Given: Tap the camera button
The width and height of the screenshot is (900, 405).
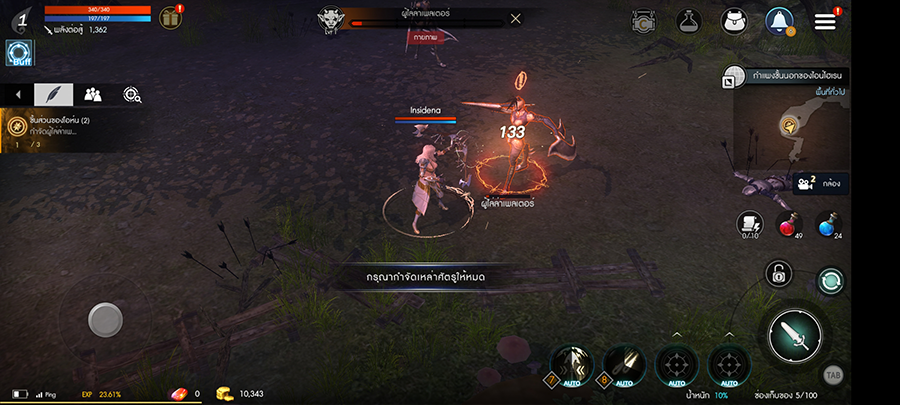Looking at the screenshot, I should coord(804,183).
